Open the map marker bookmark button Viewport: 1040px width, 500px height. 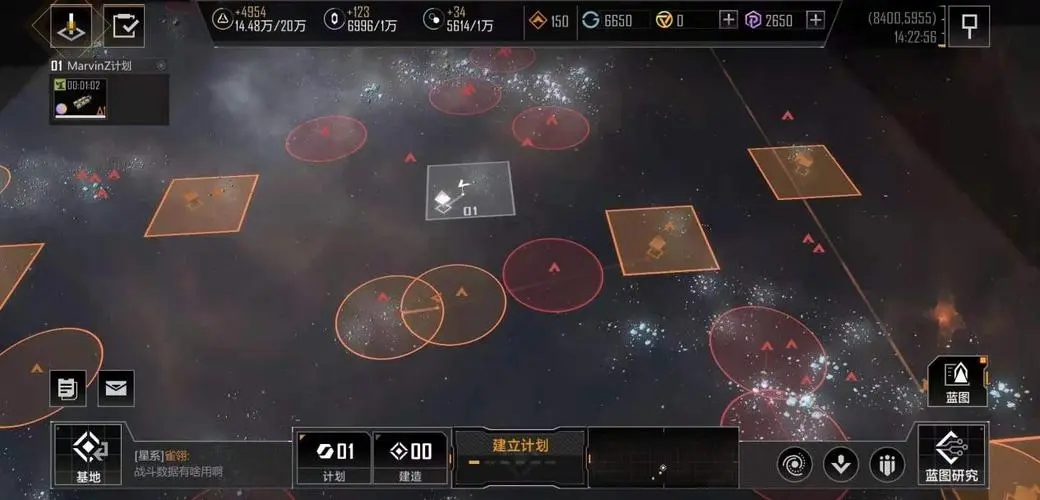pyautogui.click(x=969, y=26)
